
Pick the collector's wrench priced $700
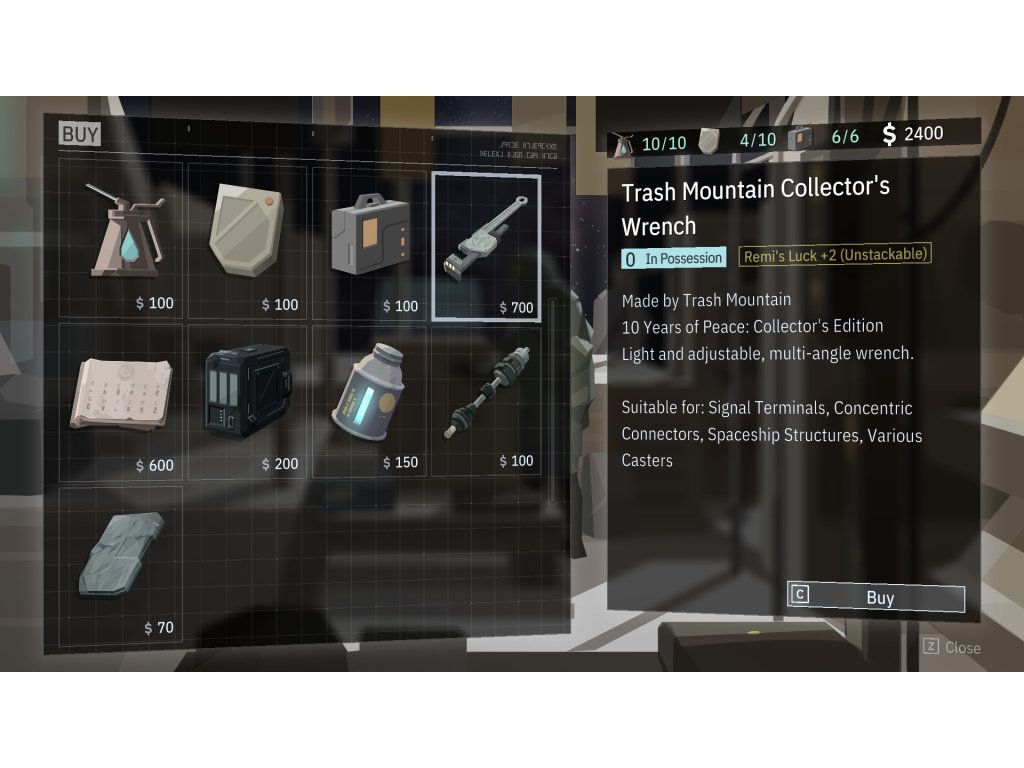click(486, 247)
